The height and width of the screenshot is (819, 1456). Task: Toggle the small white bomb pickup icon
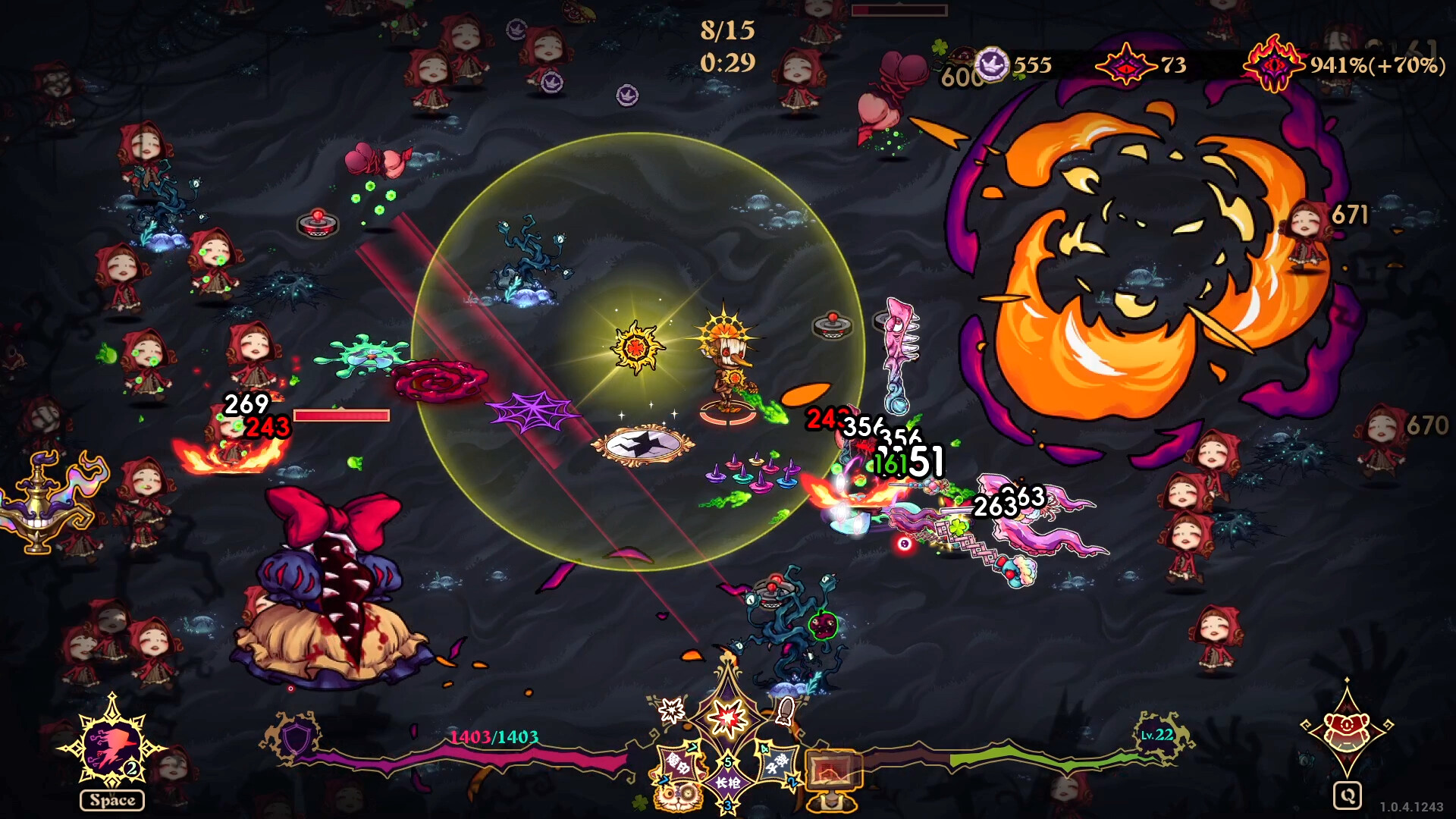[x=785, y=711]
